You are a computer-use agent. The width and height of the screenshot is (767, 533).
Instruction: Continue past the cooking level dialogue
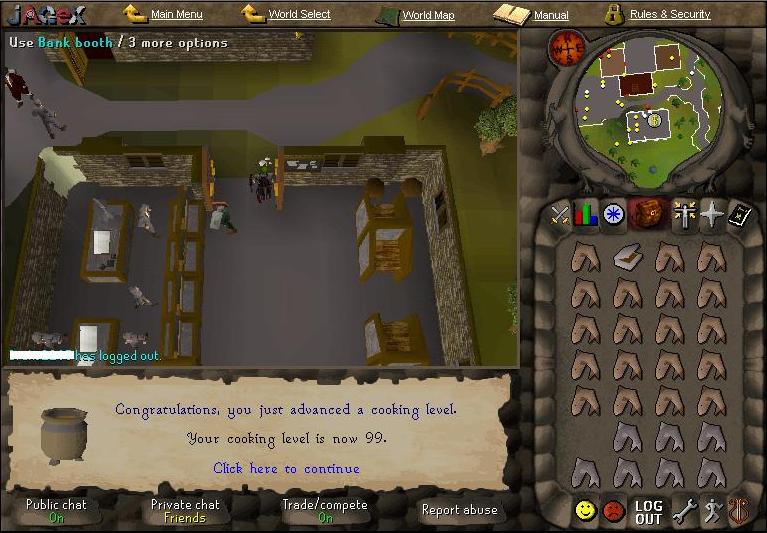click(286, 468)
